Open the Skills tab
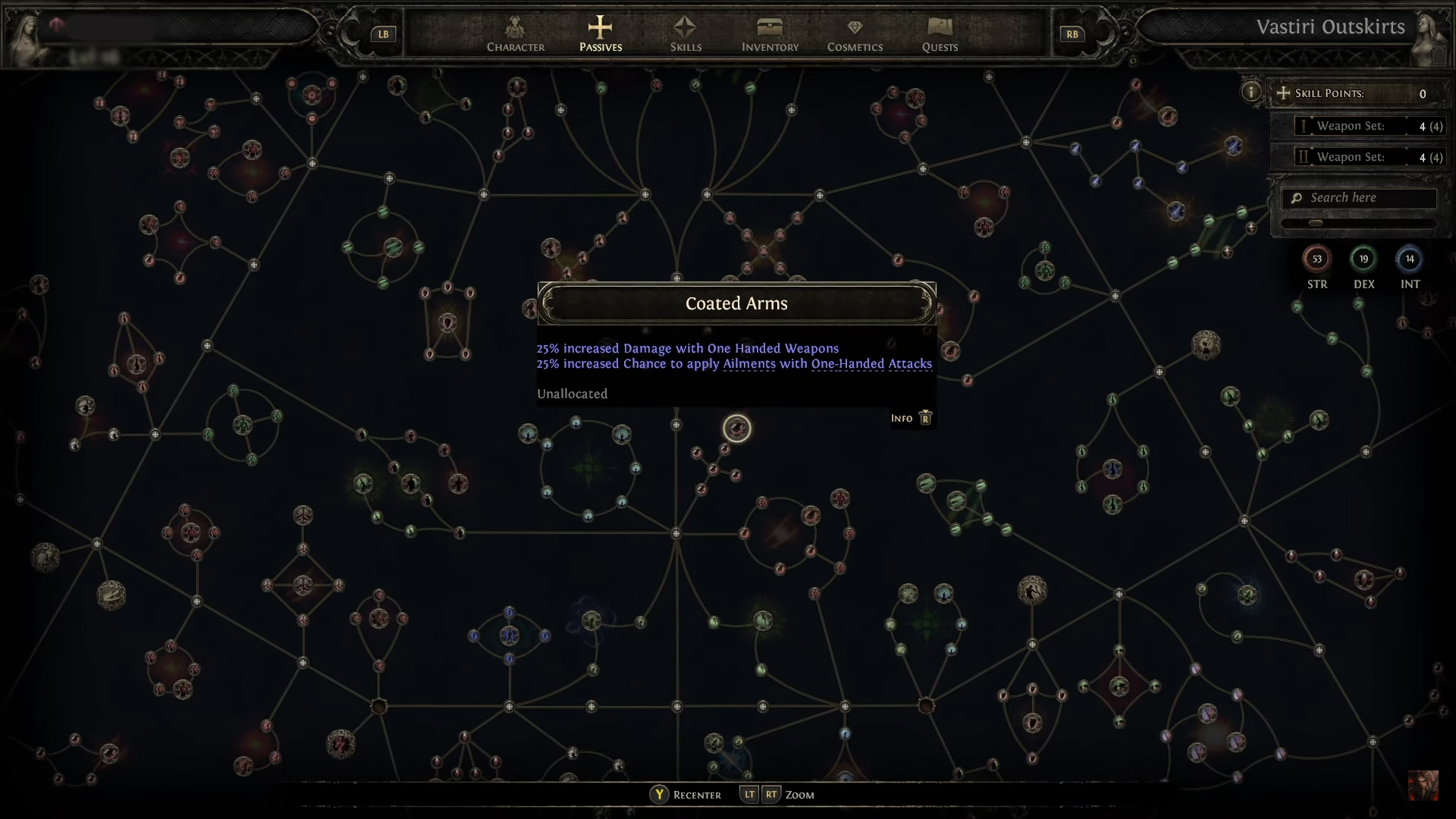Image resolution: width=1456 pixels, height=819 pixels. point(686,35)
